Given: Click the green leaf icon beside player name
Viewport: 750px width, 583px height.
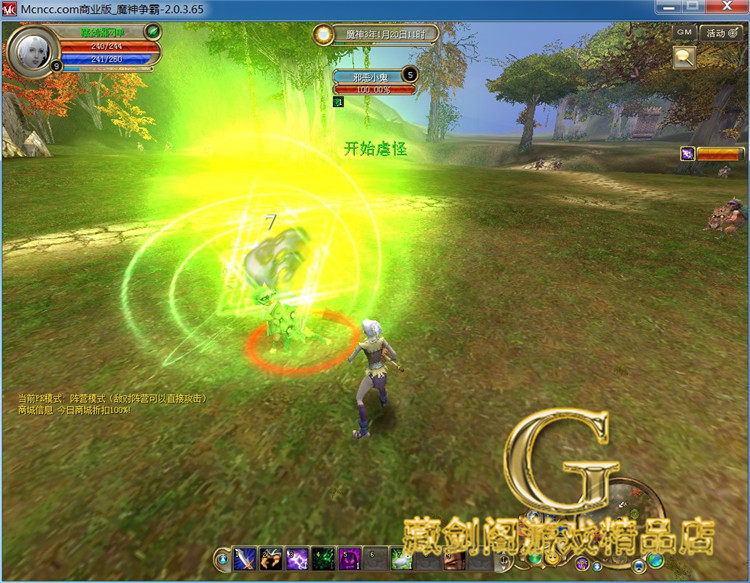Looking at the screenshot, I should click(x=153, y=33).
